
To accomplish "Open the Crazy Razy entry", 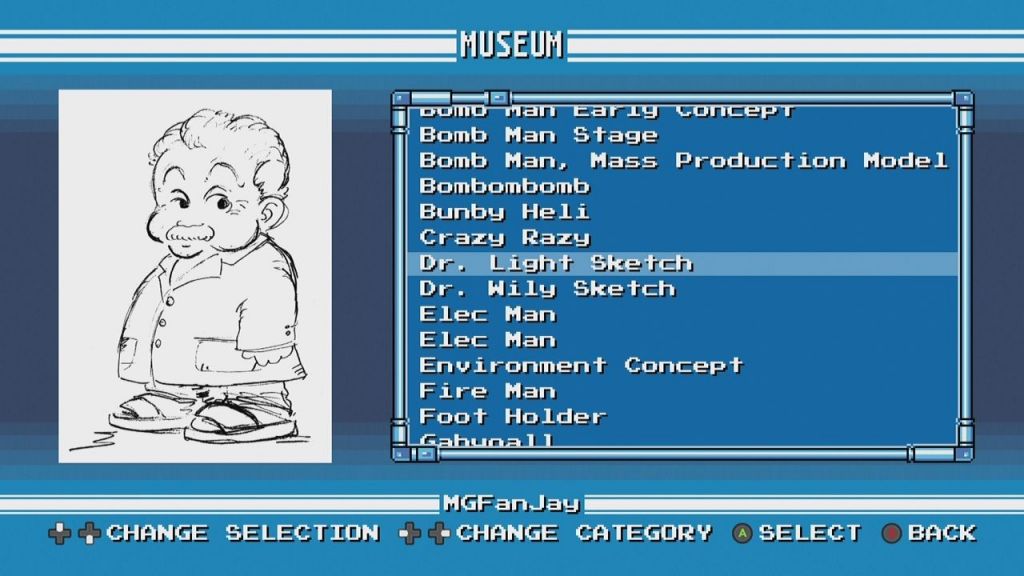I will pos(505,238).
